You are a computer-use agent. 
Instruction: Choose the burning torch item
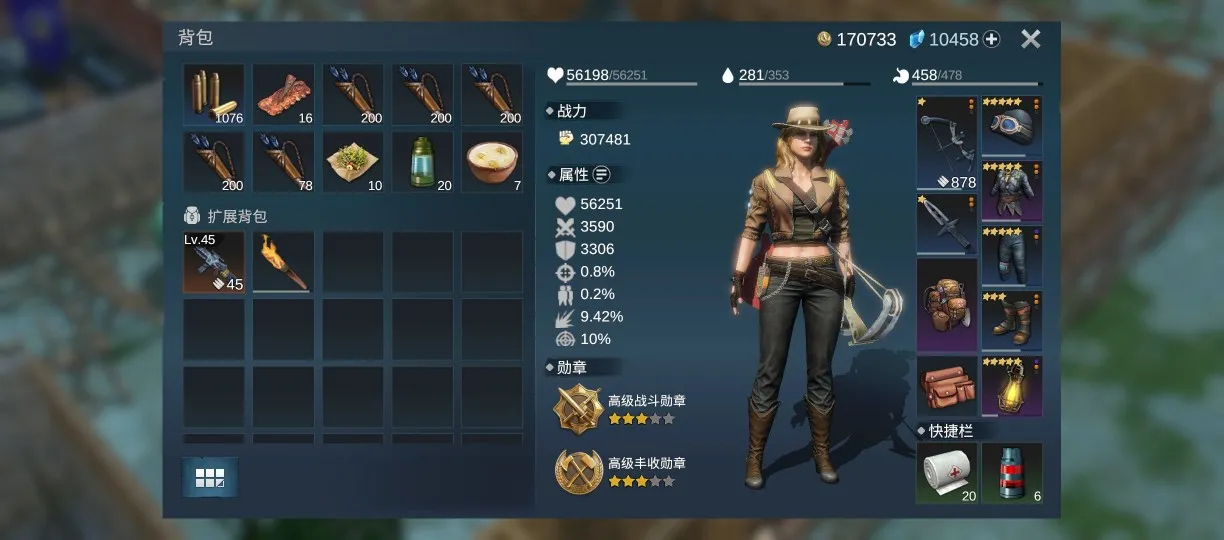(x=283, y=262)
